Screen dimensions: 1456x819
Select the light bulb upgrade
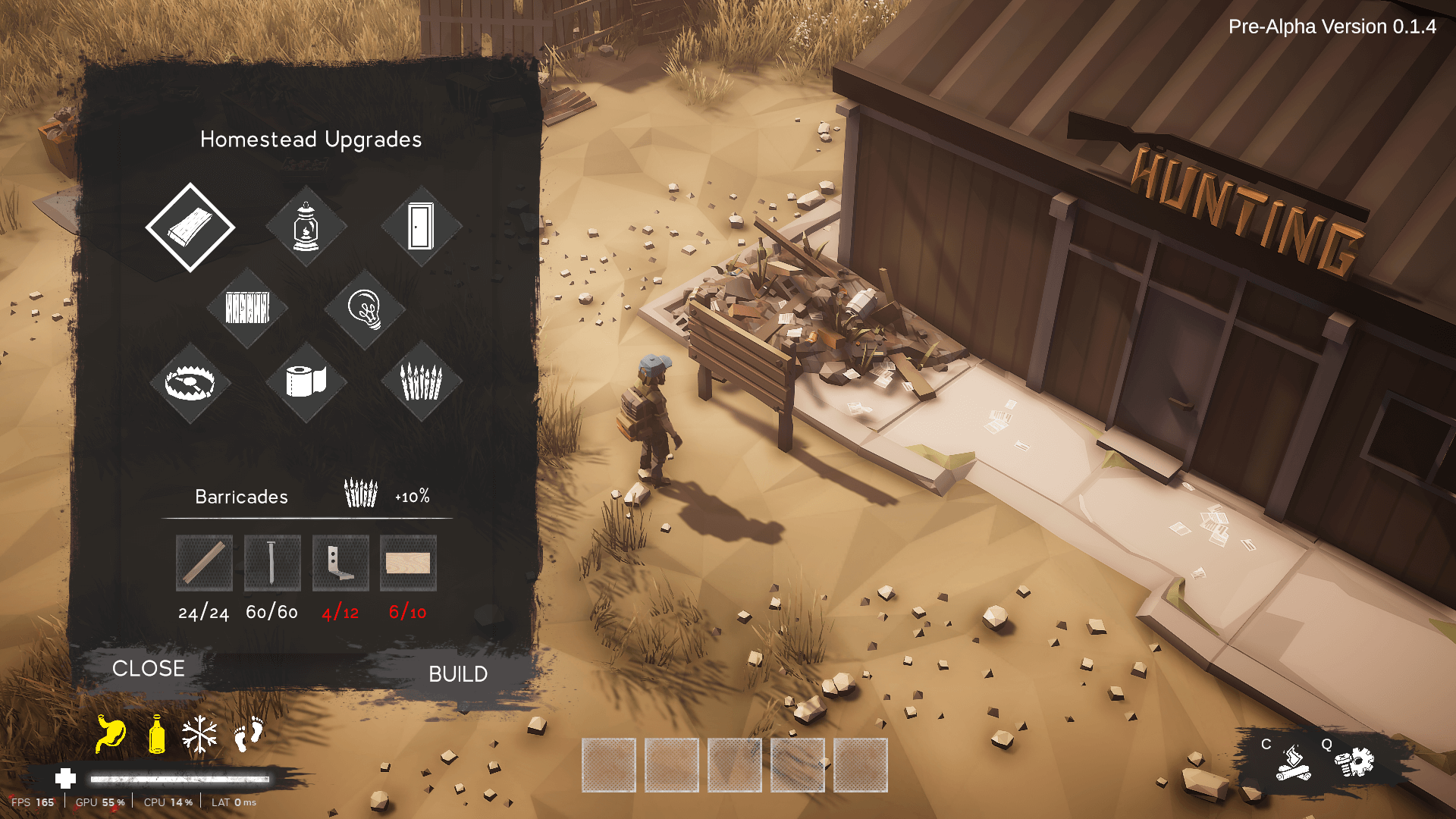pos(365,309)
